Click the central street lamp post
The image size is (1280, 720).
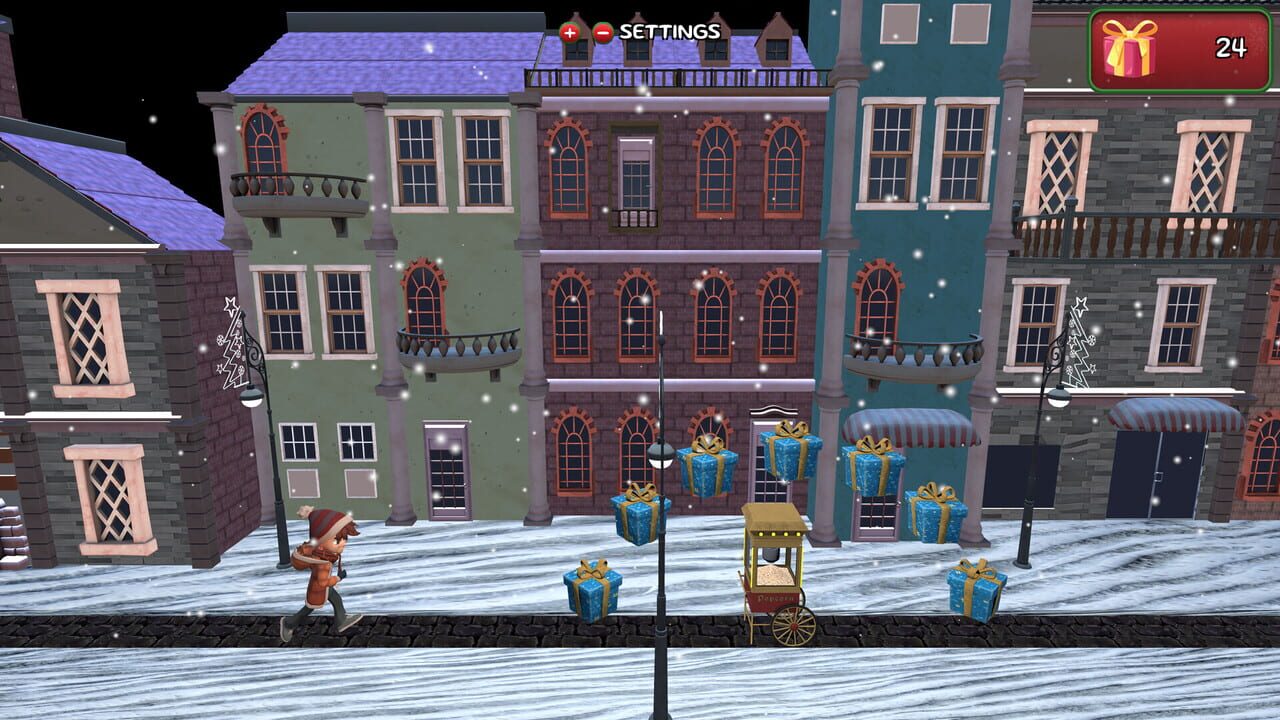[x=663, y=500]
